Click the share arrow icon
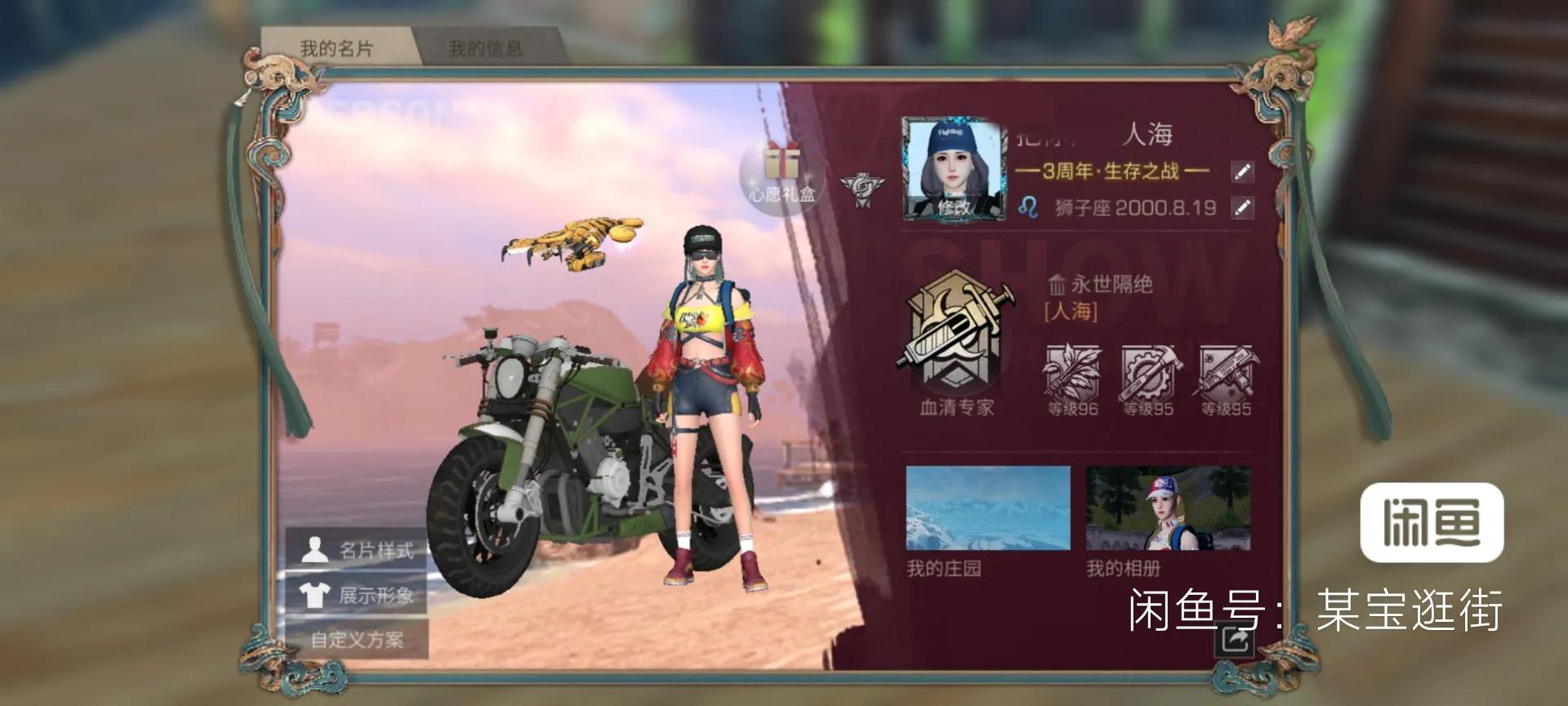The height and width of the screenshot is (706, 1568). pyautogui.click(x=1233, y=639)
